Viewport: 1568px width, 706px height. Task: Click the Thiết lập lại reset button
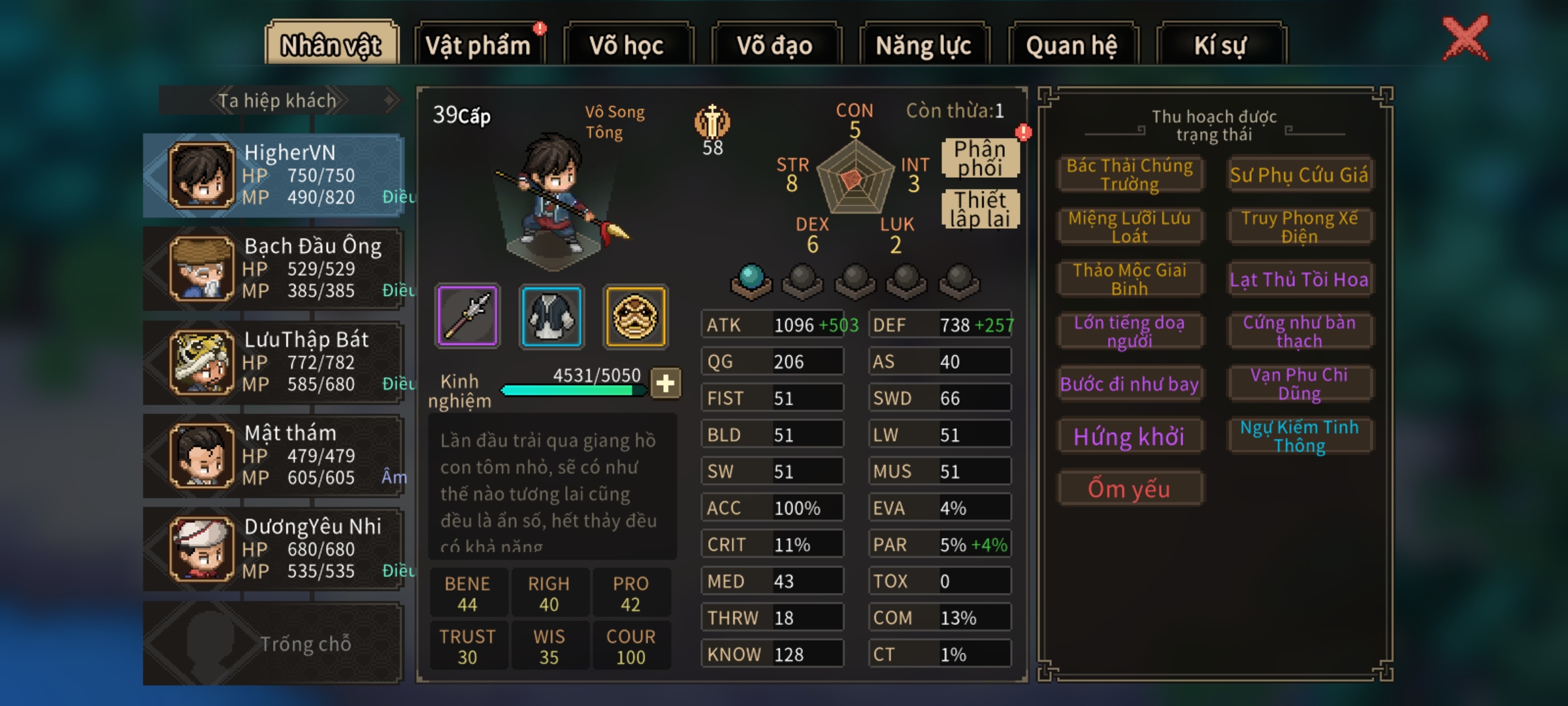[x=979, y=209]
